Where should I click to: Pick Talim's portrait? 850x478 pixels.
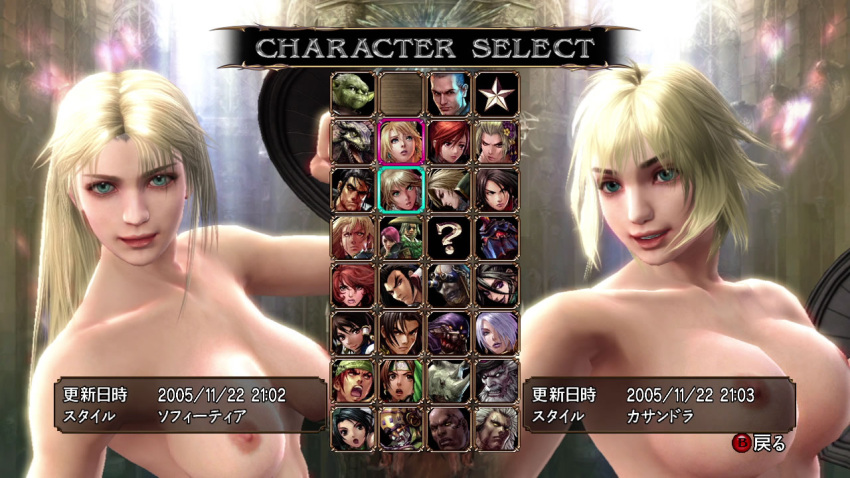tap(354, 427)
